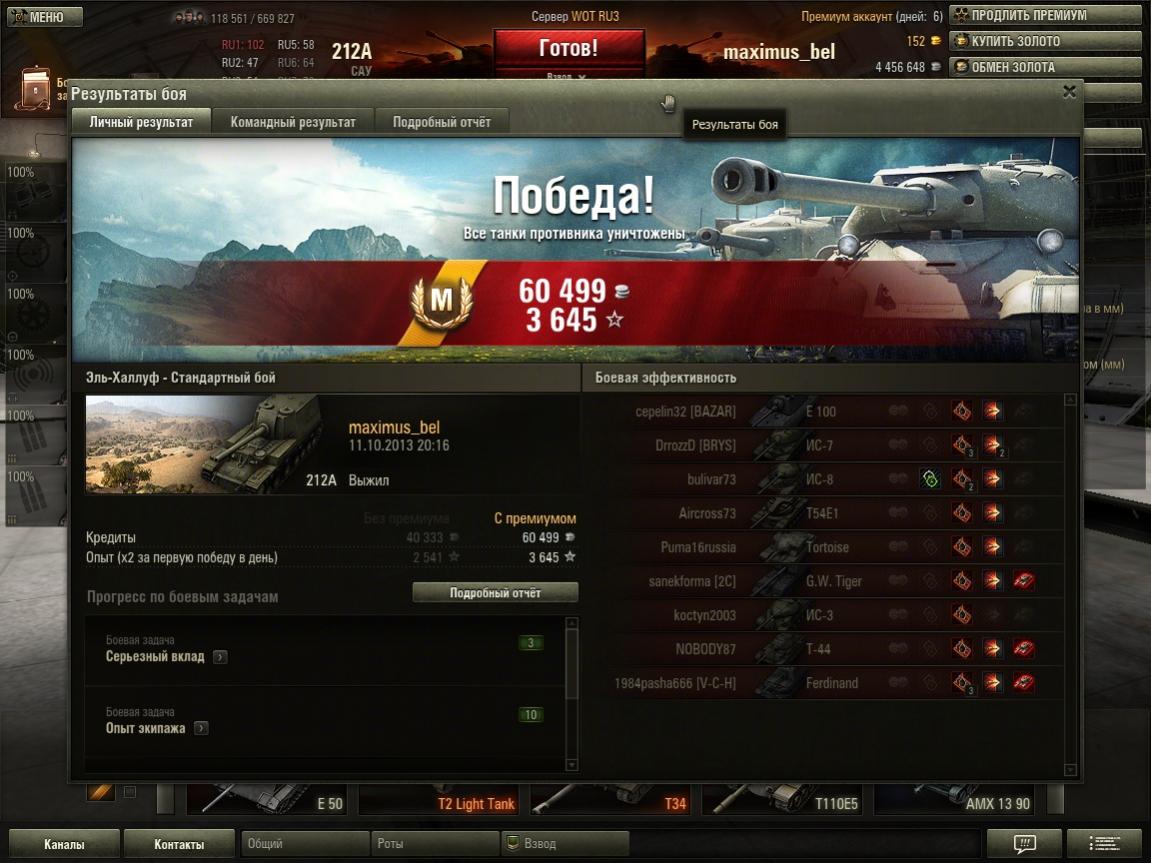
Task: Open the МЕНЮ main menu
Action: coord(37,17)
